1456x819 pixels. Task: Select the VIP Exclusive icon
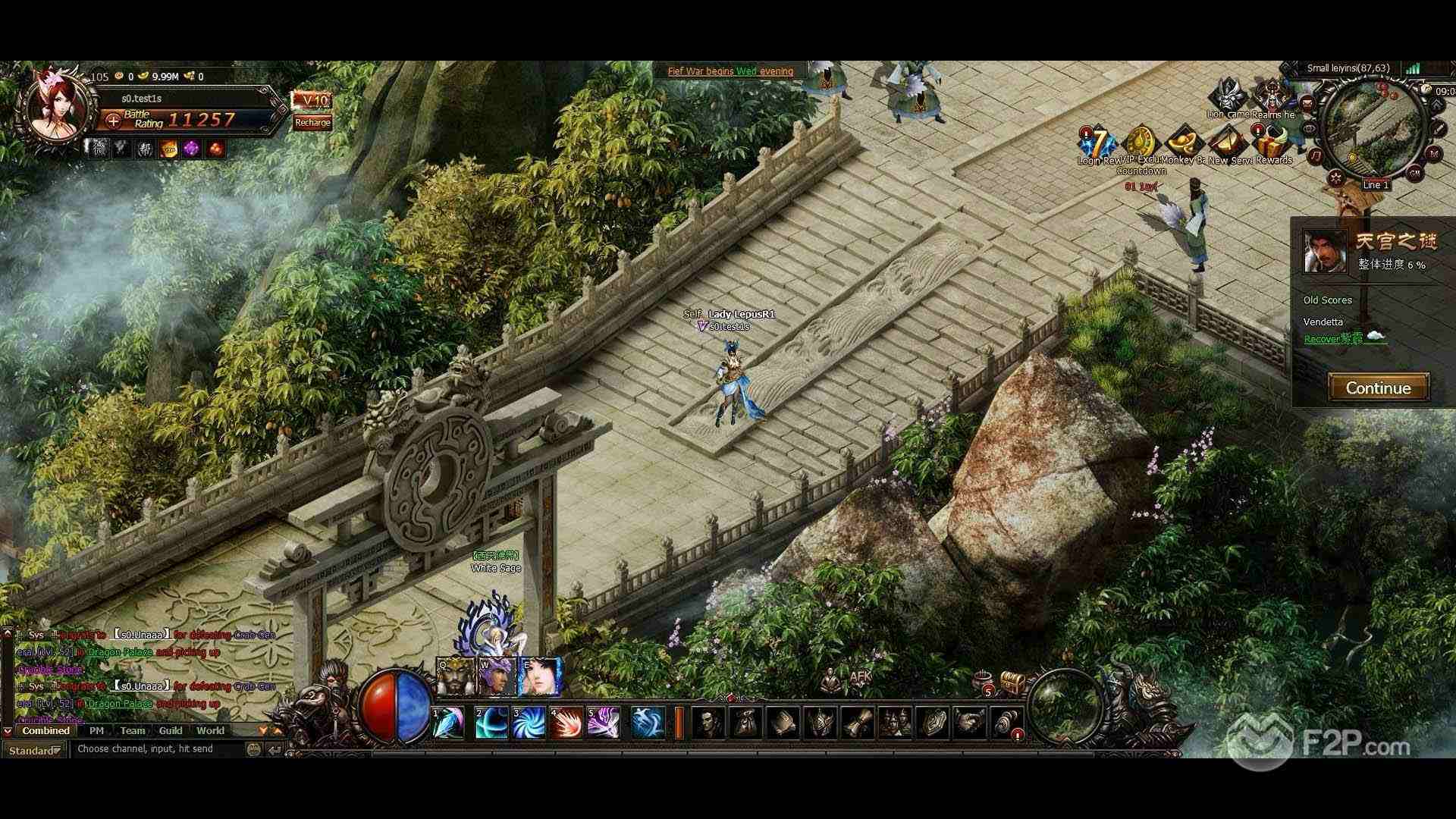click(x=1141, y=140)
